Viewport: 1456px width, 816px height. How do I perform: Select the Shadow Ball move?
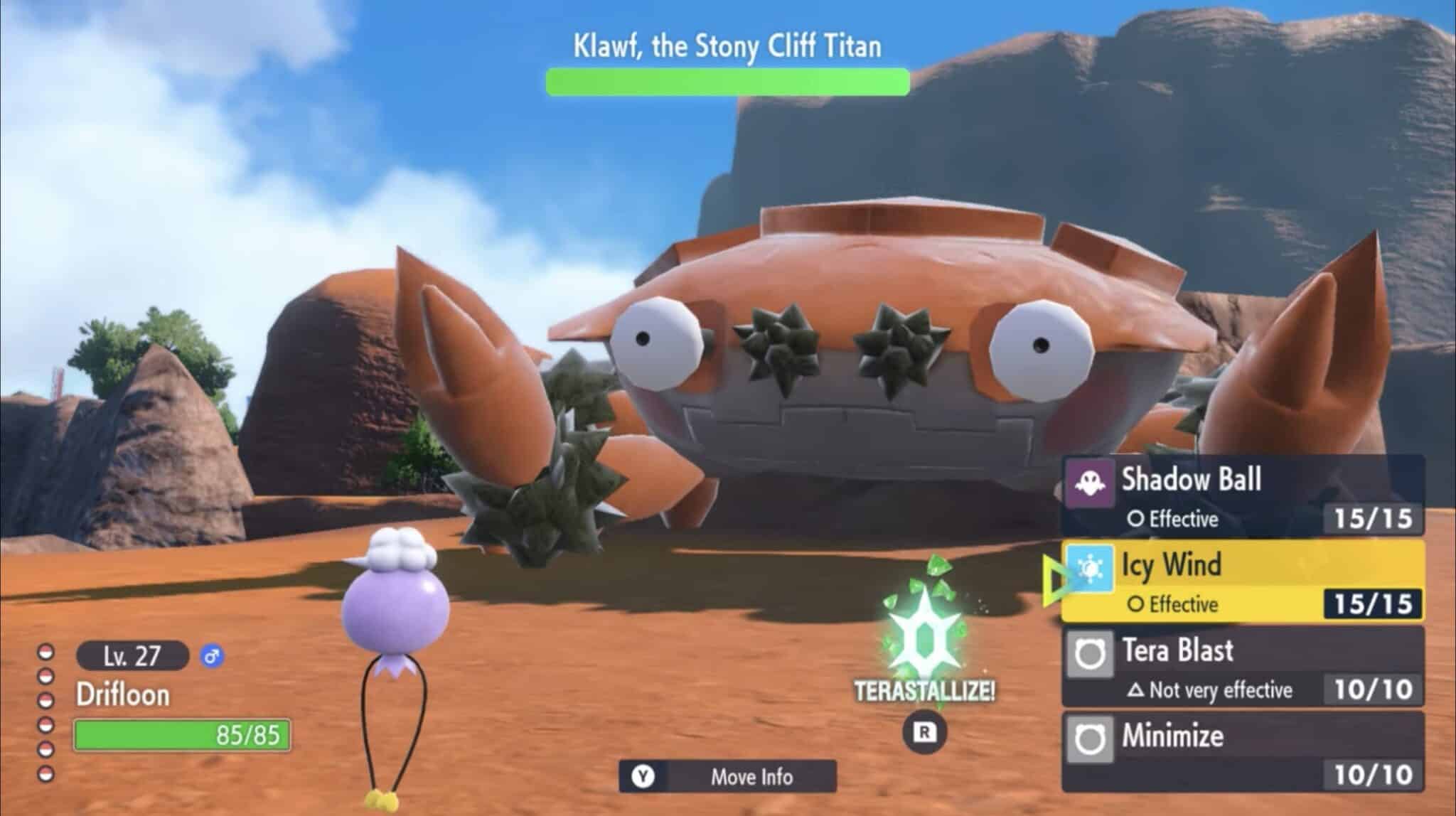click(x=1243, y=496)
